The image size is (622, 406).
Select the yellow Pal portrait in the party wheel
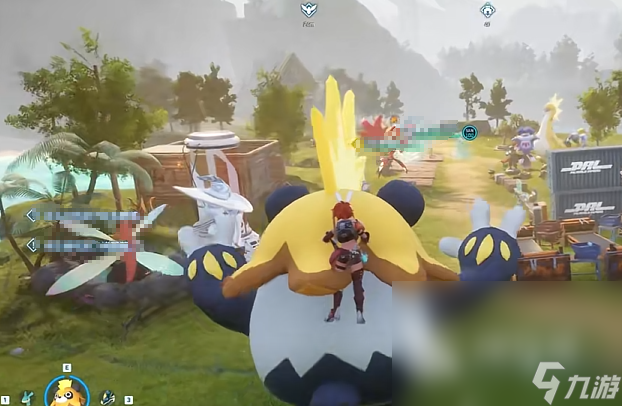(x=67, y=391)
